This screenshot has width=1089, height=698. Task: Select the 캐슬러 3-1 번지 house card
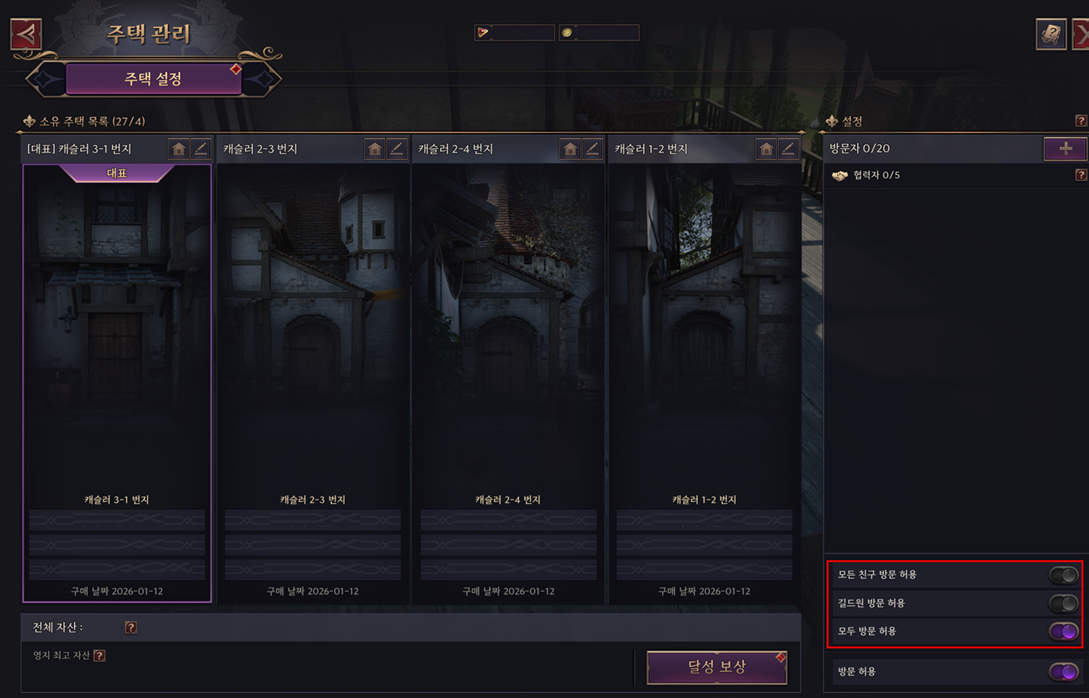pos(117,380)
